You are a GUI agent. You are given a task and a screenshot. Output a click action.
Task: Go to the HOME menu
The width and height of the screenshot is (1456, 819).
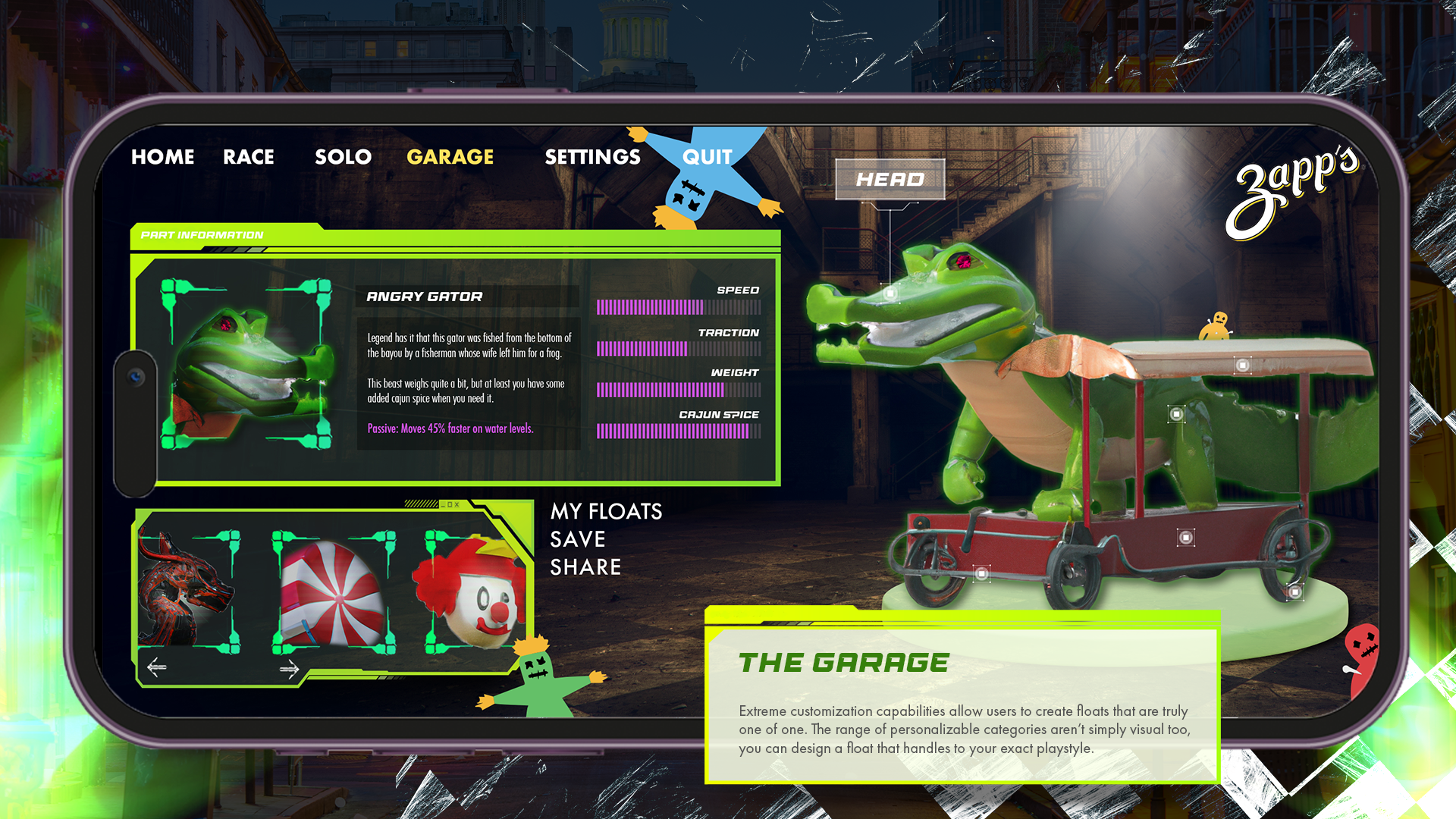[162, 157]
